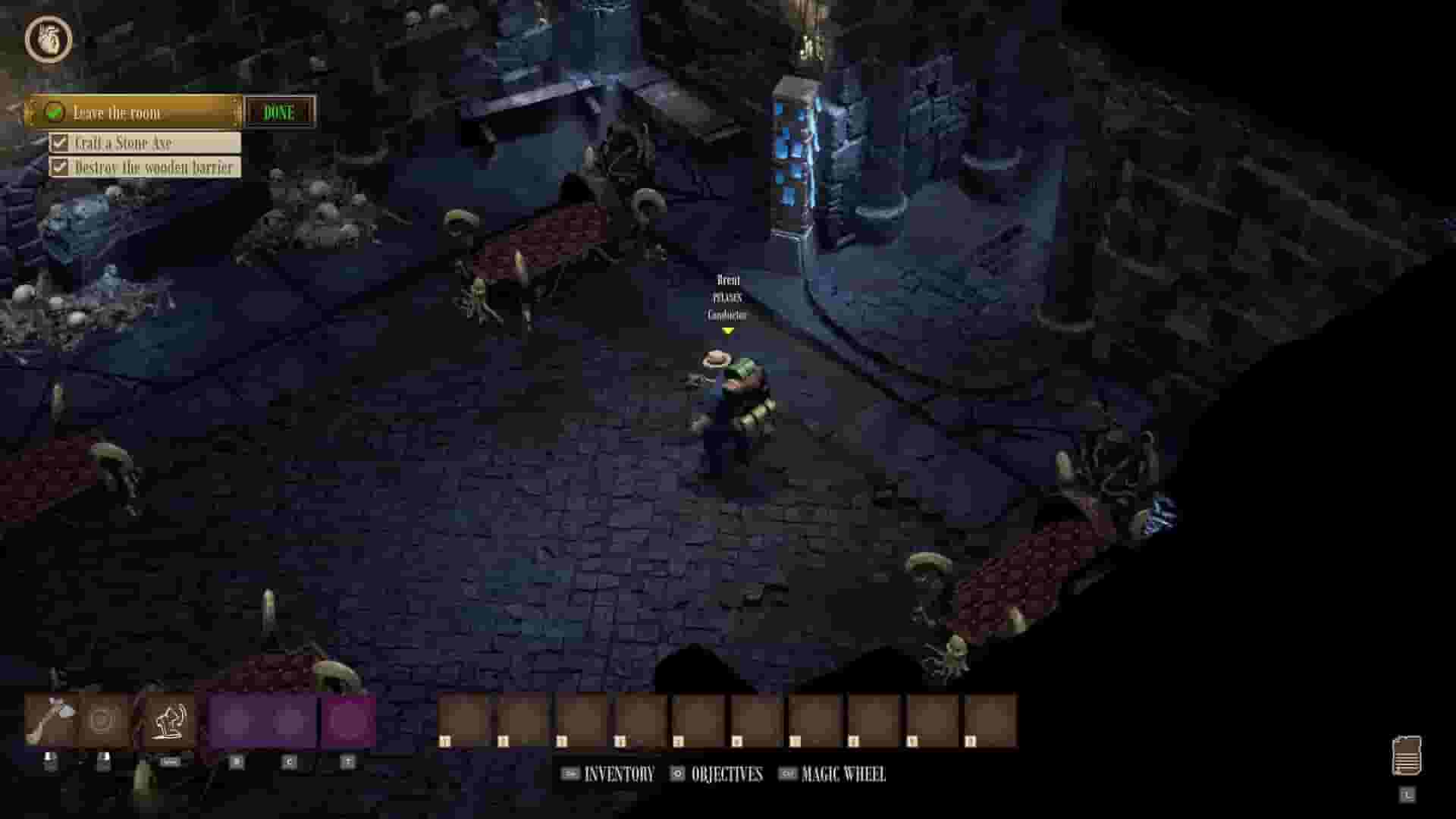Image resolution: width=1456 pixels, height=819 pixels.
Task: Open OBJECTIVES from the bottom bar
Action: (726, 775)
